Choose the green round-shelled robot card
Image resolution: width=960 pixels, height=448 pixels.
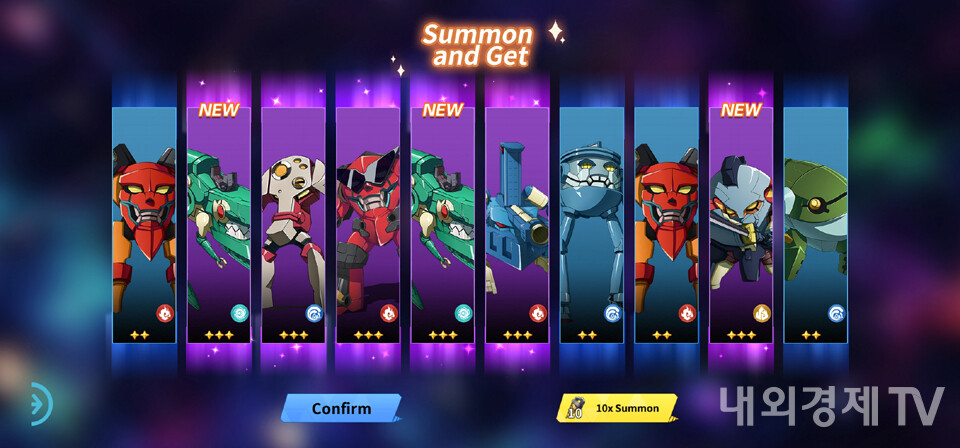[x=815, y=225]
